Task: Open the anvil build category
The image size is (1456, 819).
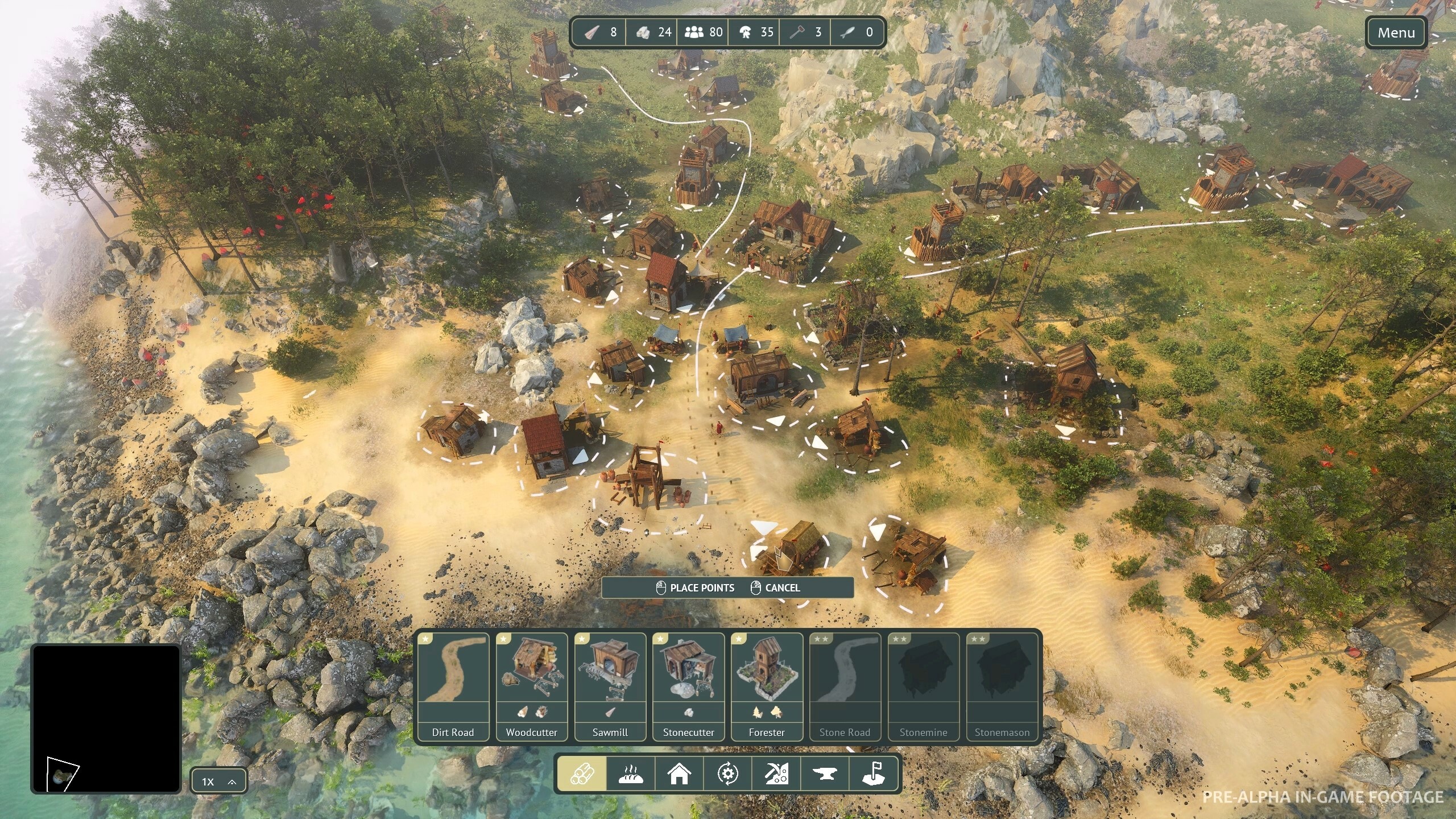Action: (x=825, y=773)
